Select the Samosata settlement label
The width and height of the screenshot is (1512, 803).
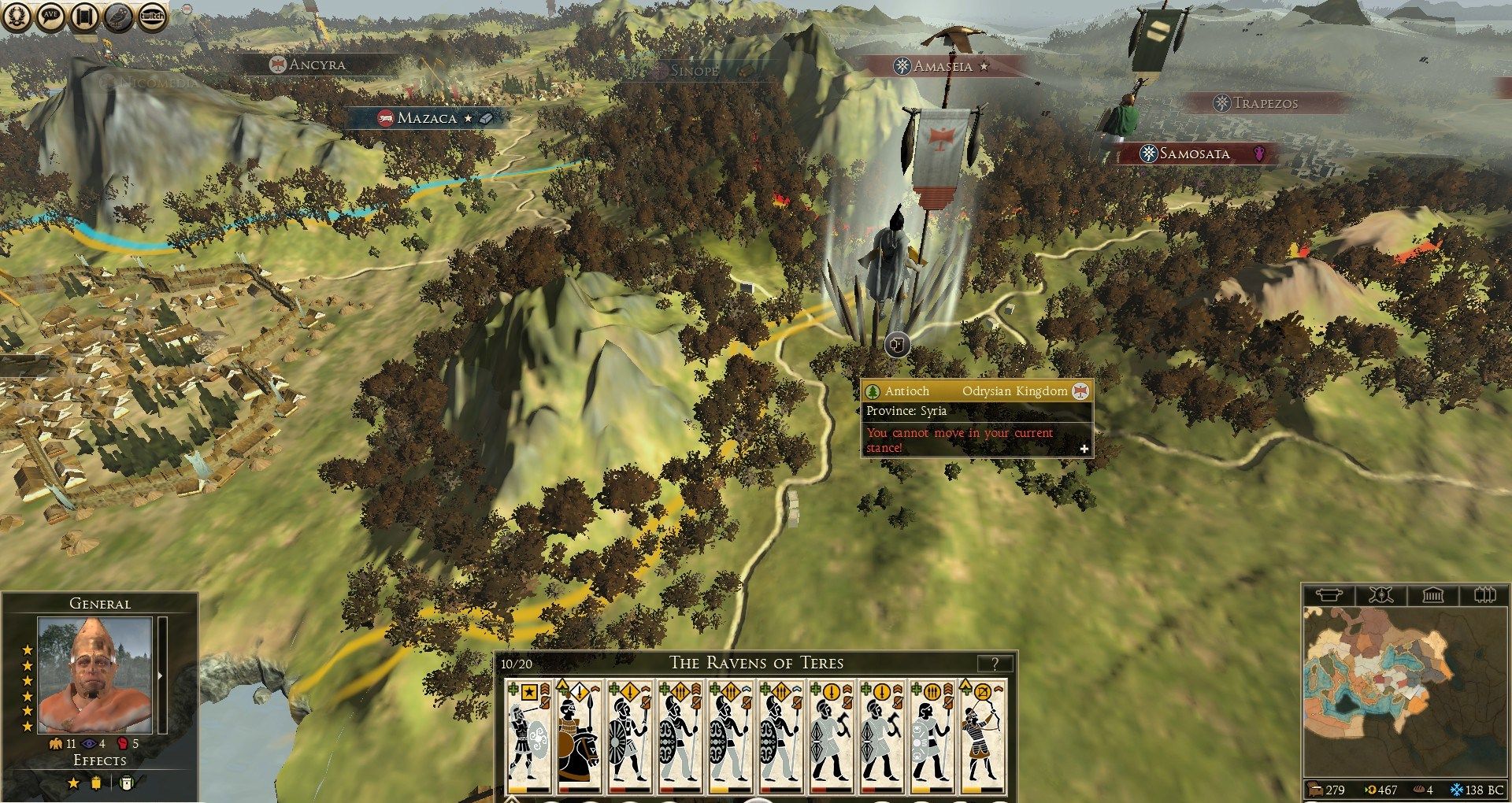1194,154
